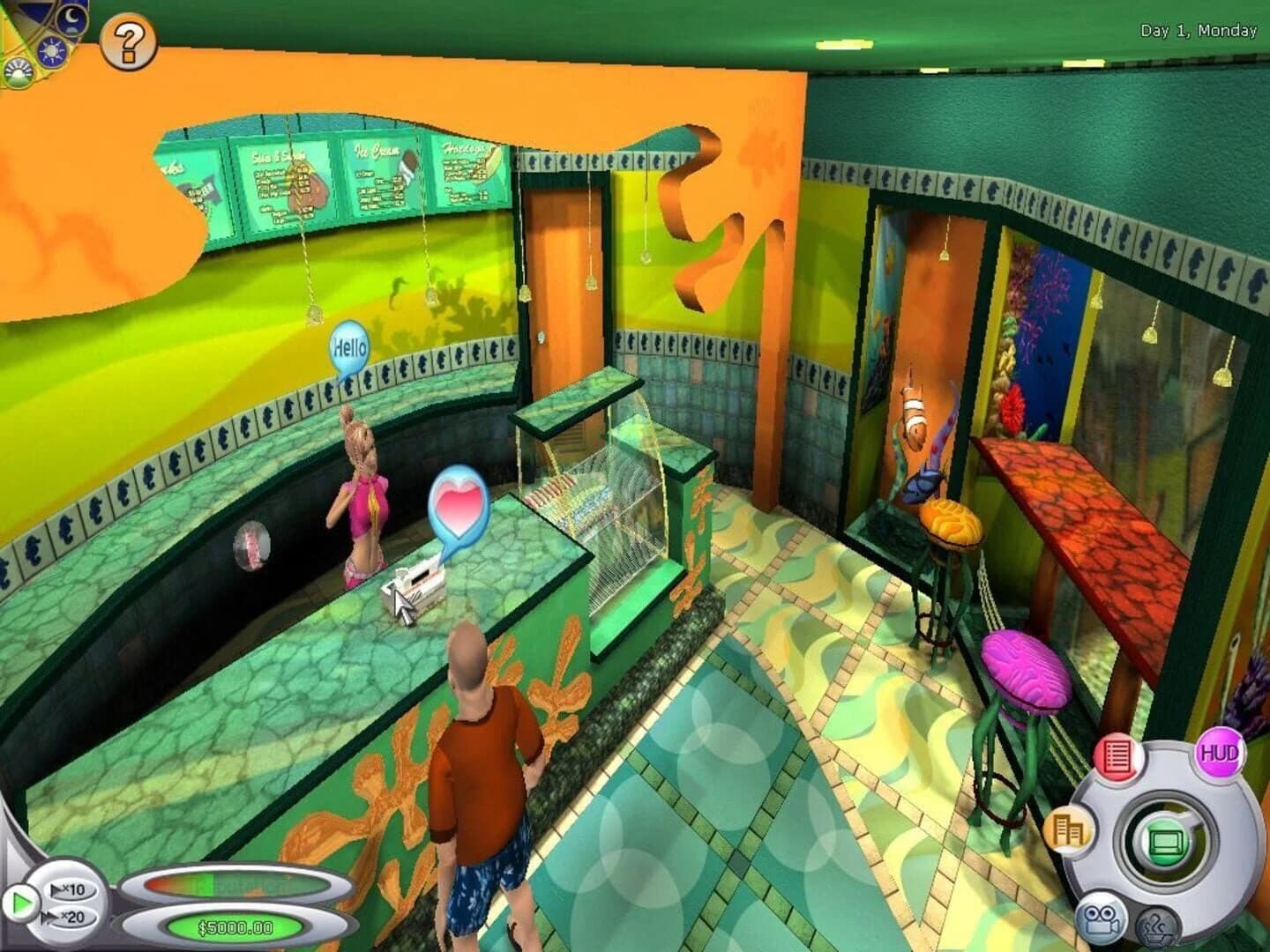This screenshot has width=1270, height=952.
Task: Open the steaming food icon
Action: [1159, 926]
